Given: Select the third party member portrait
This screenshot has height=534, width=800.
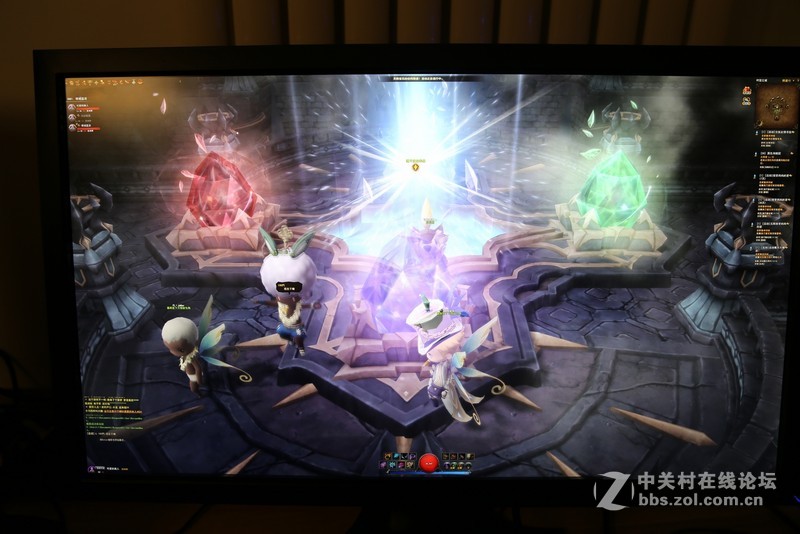Looking at the screenshot, I should pyautogui.click(x=73, y=127).
